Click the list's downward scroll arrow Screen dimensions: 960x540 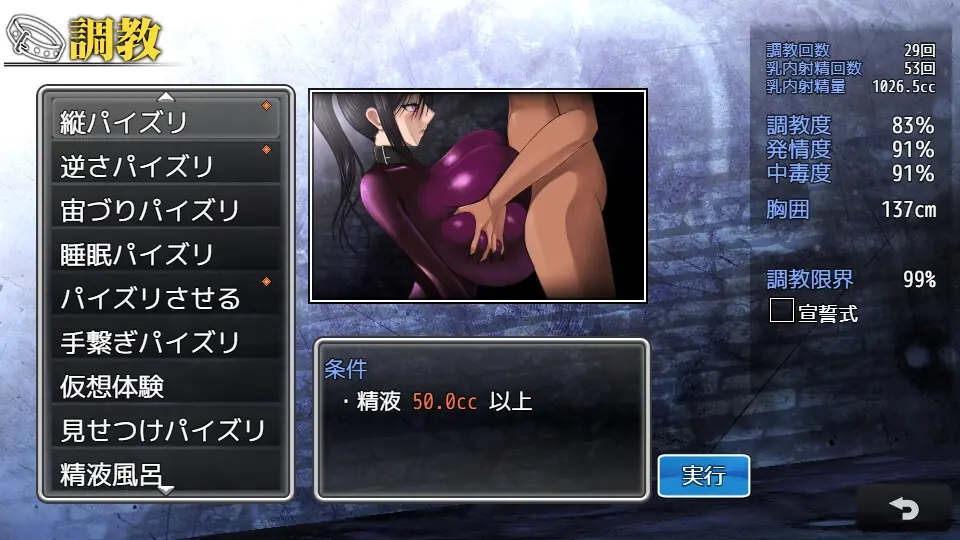point(166,490)
